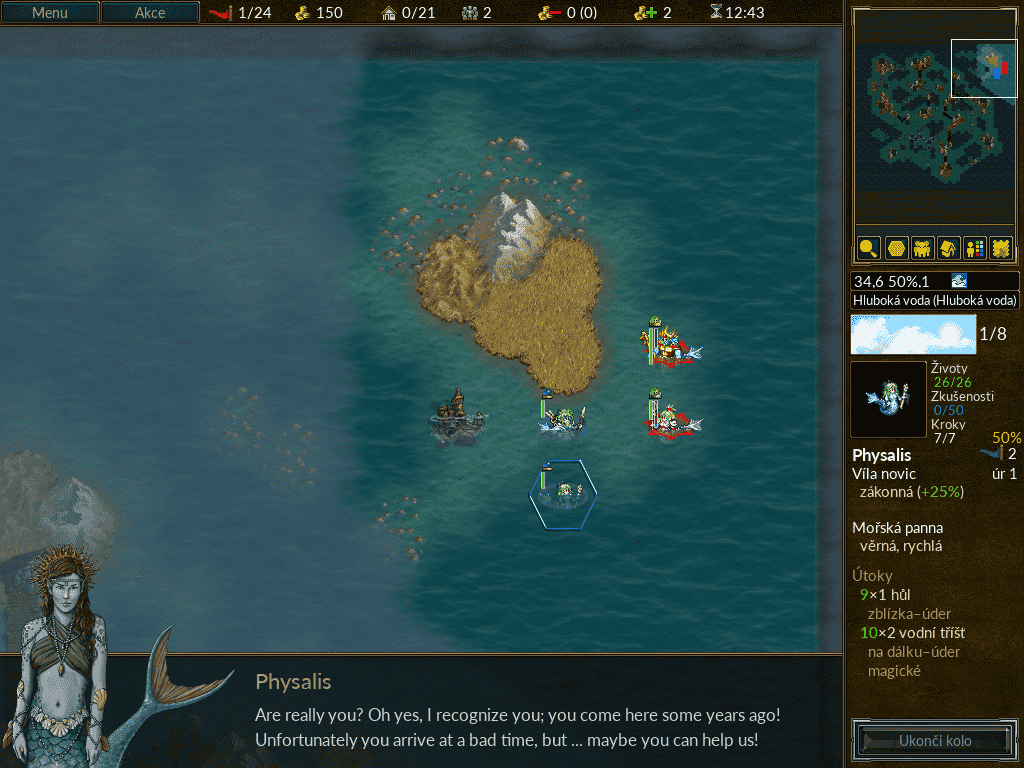Open the Menu dropdown

point(50,13)
